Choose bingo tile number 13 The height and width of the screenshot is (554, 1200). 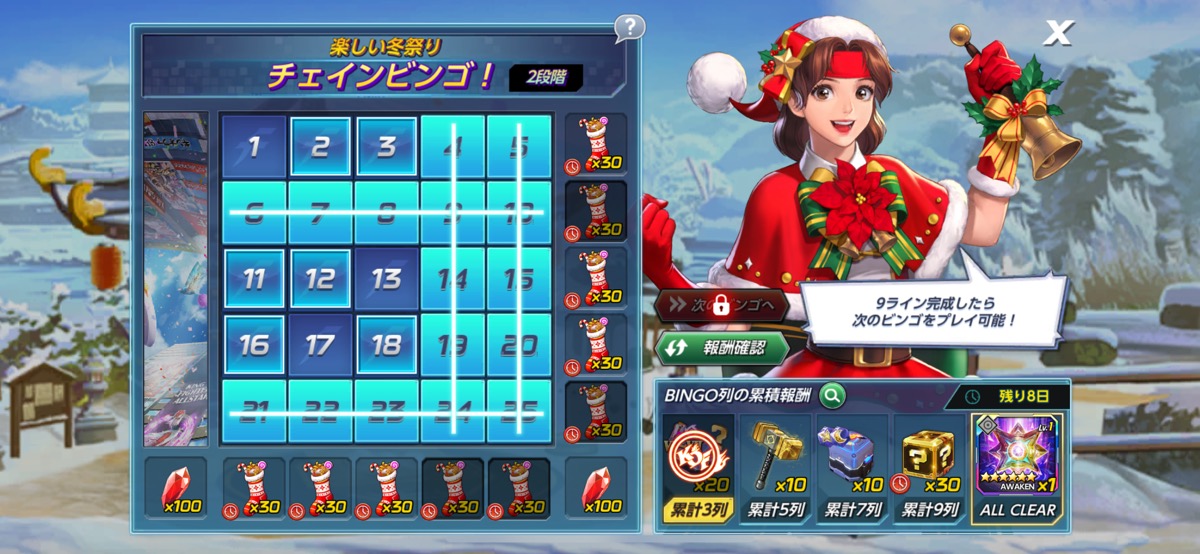coord(386,279)
